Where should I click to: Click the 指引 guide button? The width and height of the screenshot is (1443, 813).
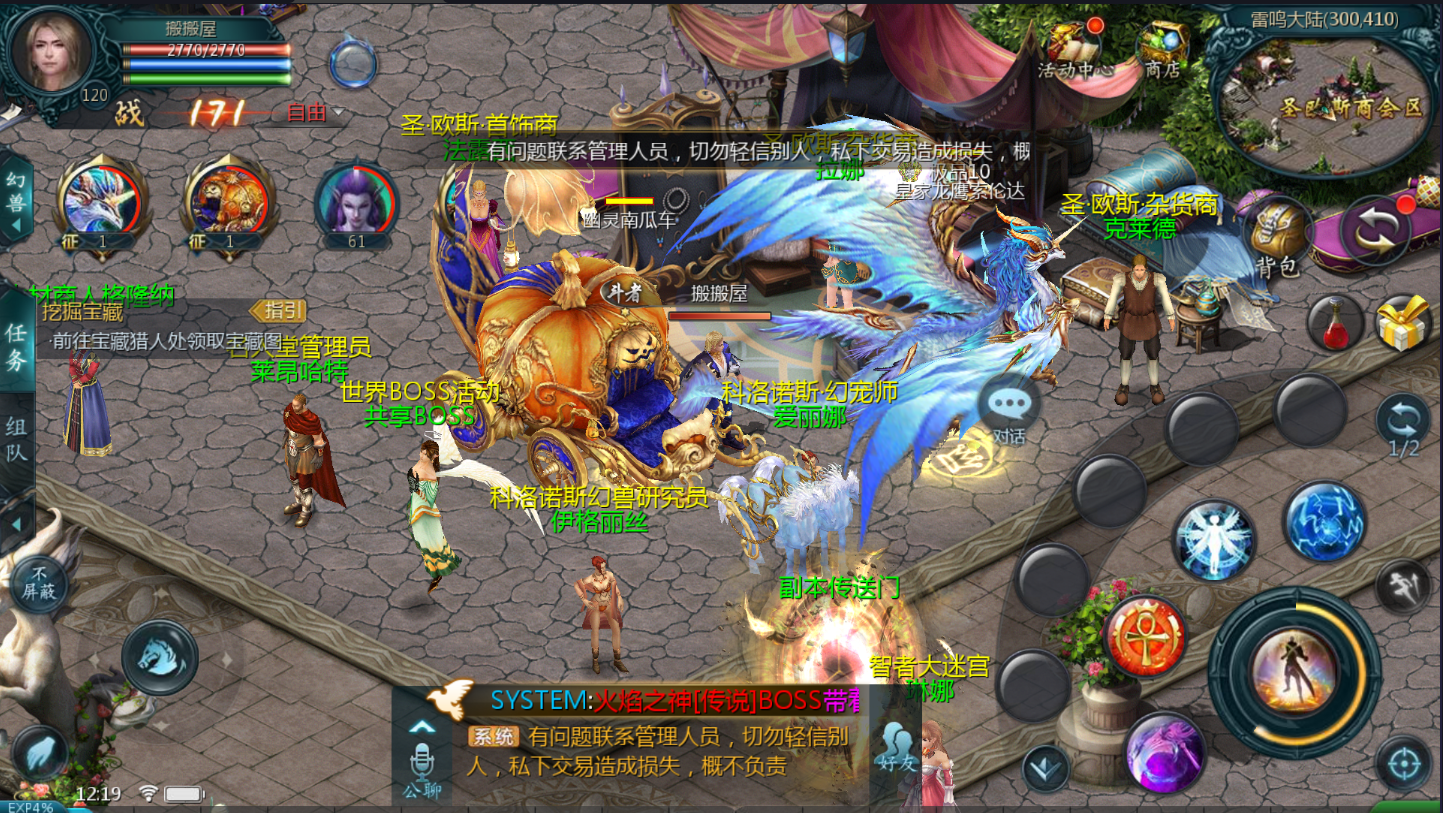point(277,310)
